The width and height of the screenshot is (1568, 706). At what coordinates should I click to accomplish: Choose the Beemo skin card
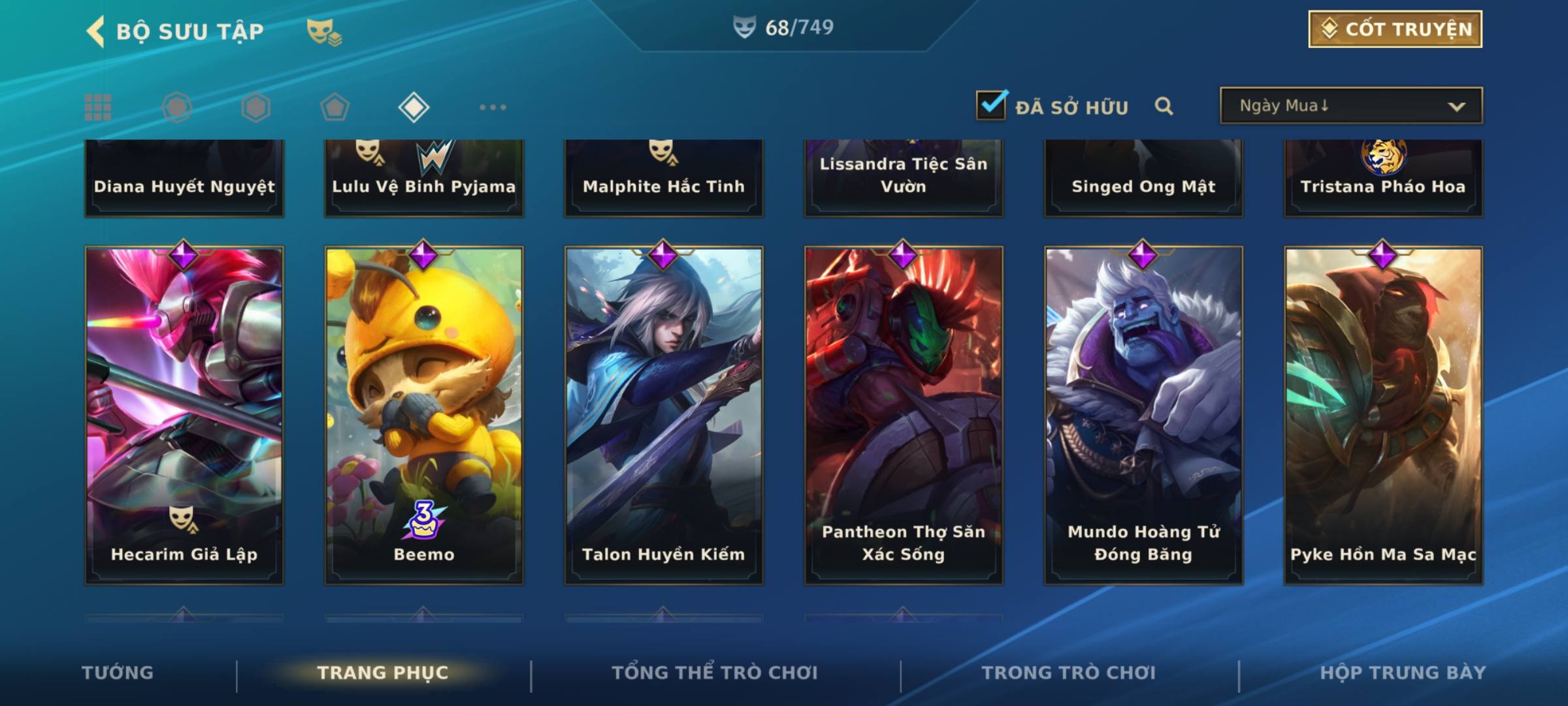click(x=424, y=414)
